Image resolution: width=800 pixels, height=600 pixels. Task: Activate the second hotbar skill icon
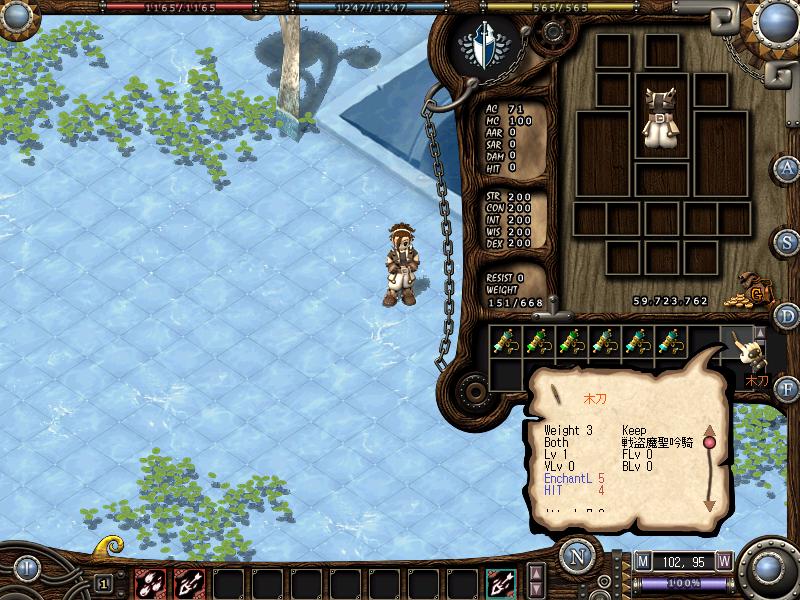pyautogui.click(x=190, y=581)
